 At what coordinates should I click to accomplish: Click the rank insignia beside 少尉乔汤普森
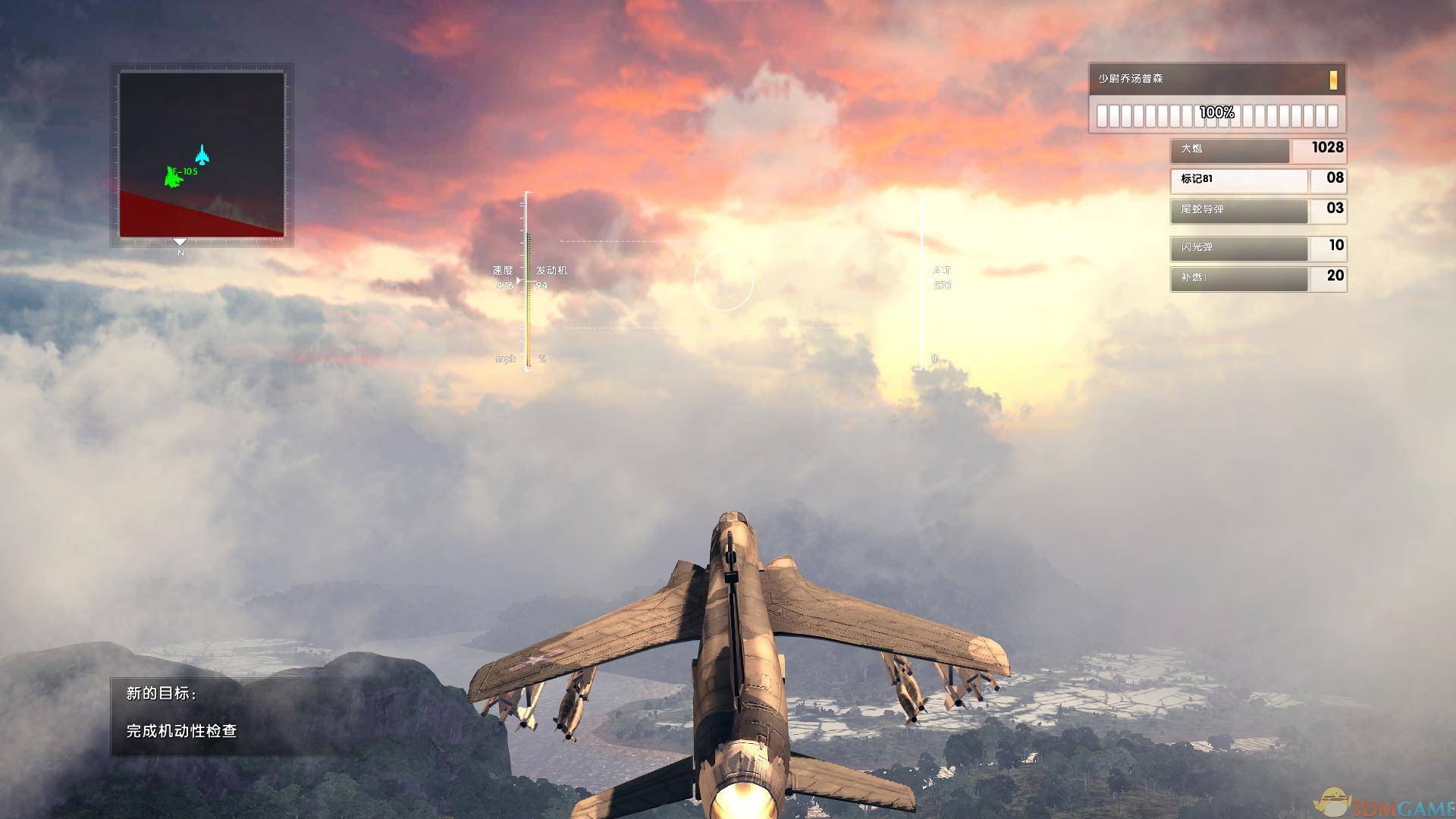pyautogui.click(x=1333, y=79)
